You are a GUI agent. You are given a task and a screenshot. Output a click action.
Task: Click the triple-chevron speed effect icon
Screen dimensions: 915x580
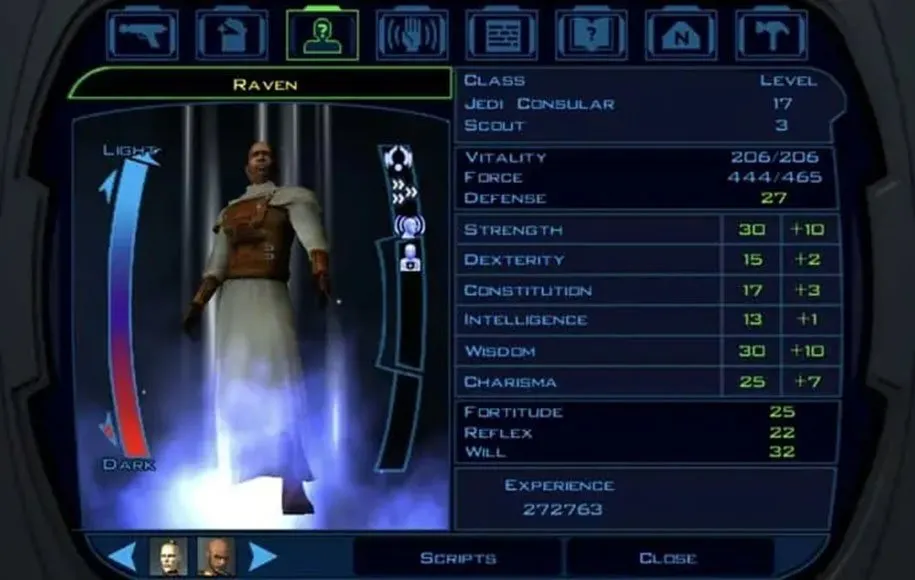click(402, 191)
